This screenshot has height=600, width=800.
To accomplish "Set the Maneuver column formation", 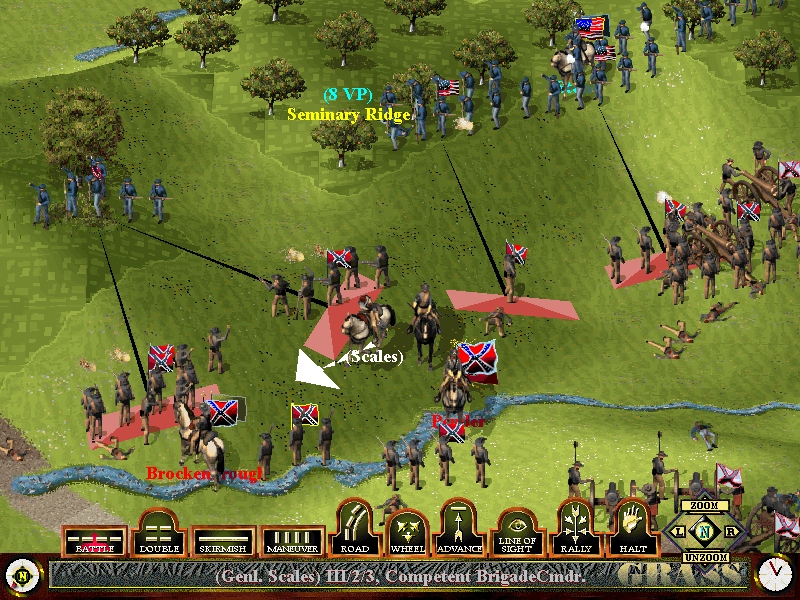I will click(x=291, y=541).
